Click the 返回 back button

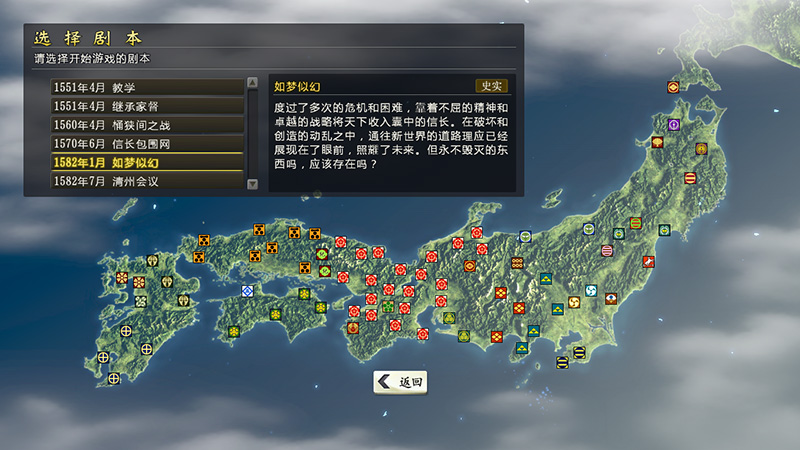point(401,382)
